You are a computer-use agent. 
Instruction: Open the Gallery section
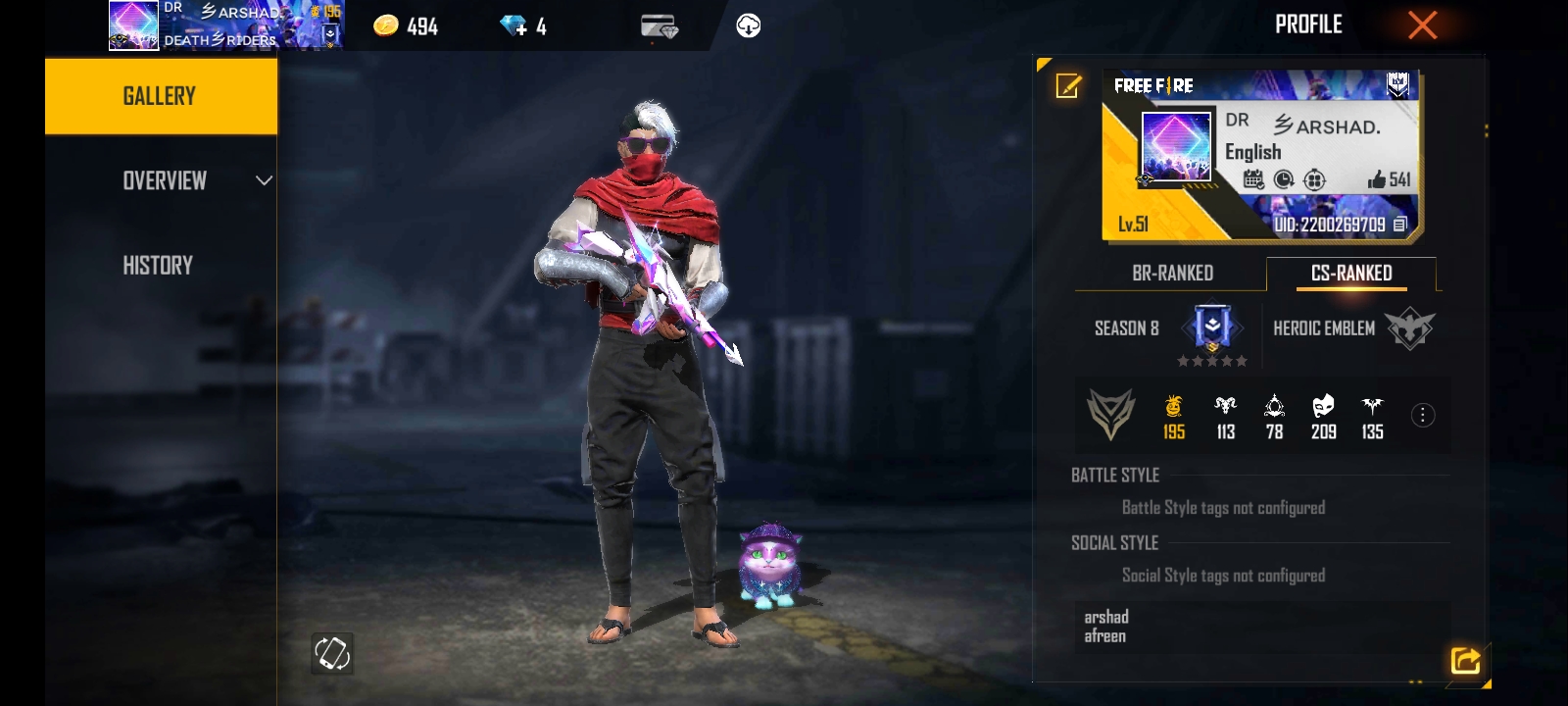(x=160, y=96)
